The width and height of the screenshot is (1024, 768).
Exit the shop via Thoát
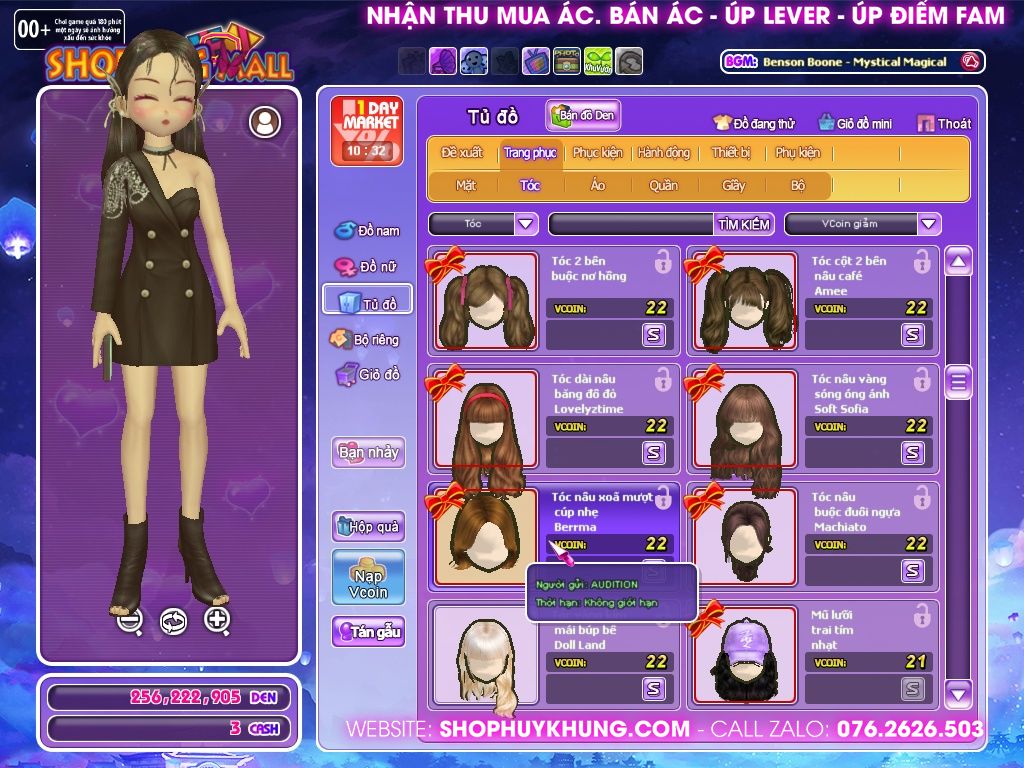(944, 124)
